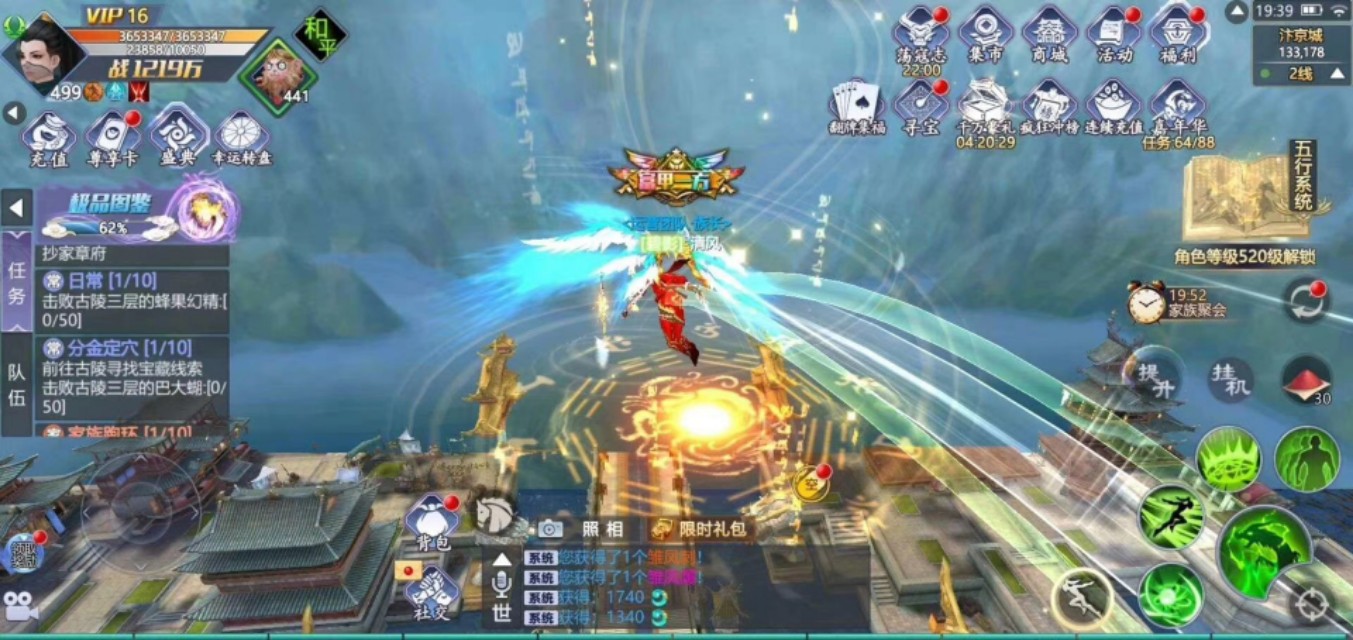Activate the large green main attack skill
The width and height of the screenshot is (1353, 640).
coord(1264,551)
